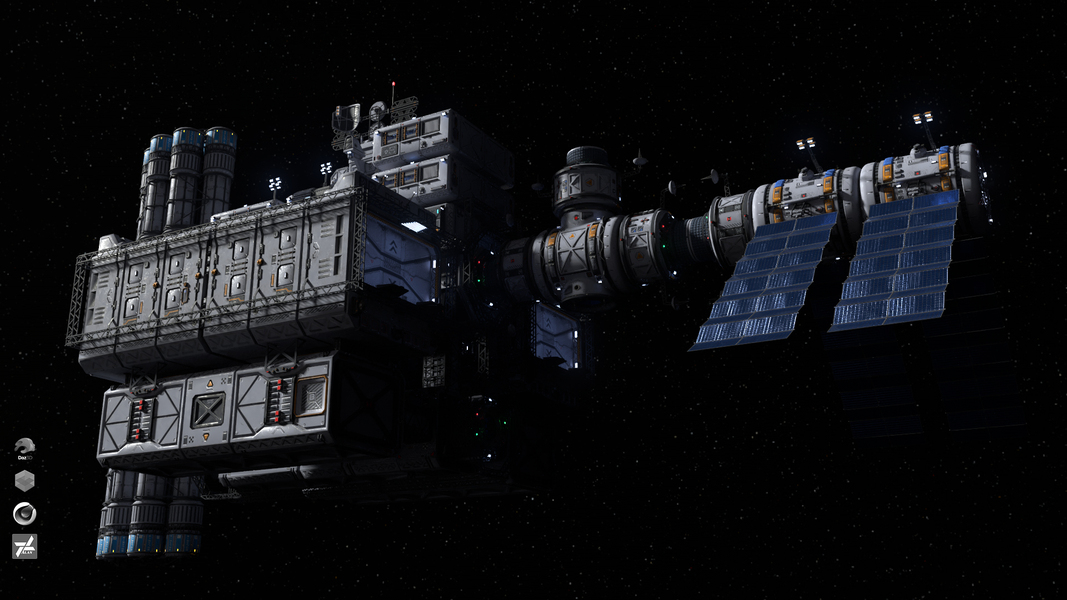Screen dimensions: 1067x600
Task: Click the Daz 3D logo icon
Action: coord(25,446)
